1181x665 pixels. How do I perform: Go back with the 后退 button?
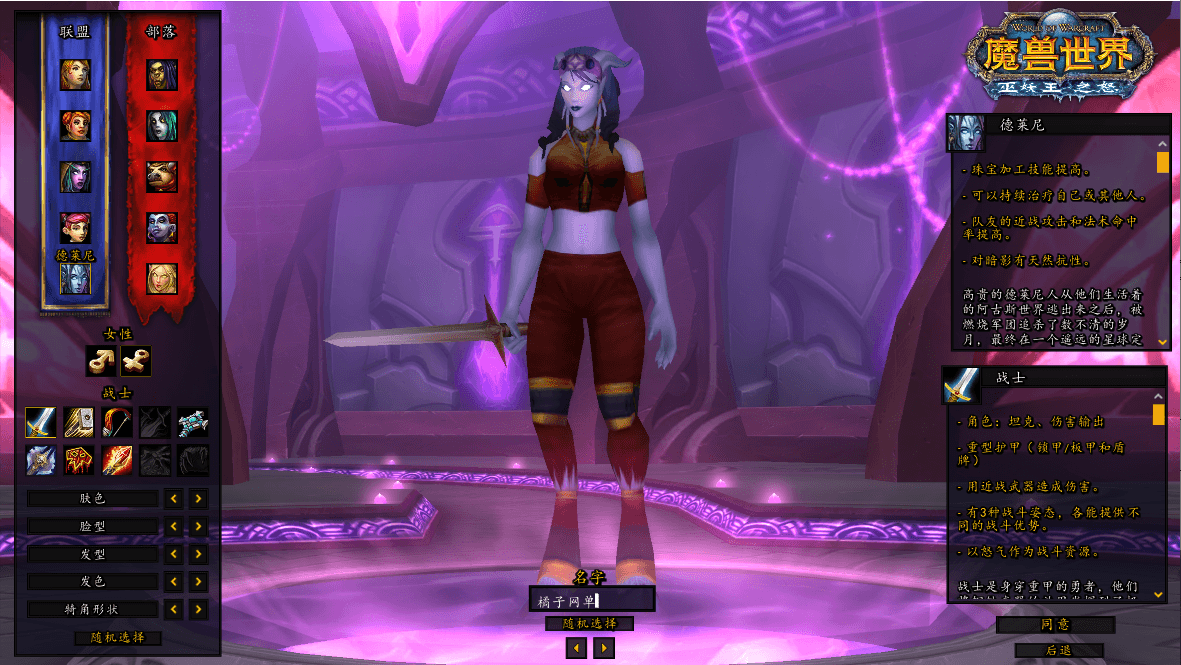pyautogui.click(x=1057, y=650)
